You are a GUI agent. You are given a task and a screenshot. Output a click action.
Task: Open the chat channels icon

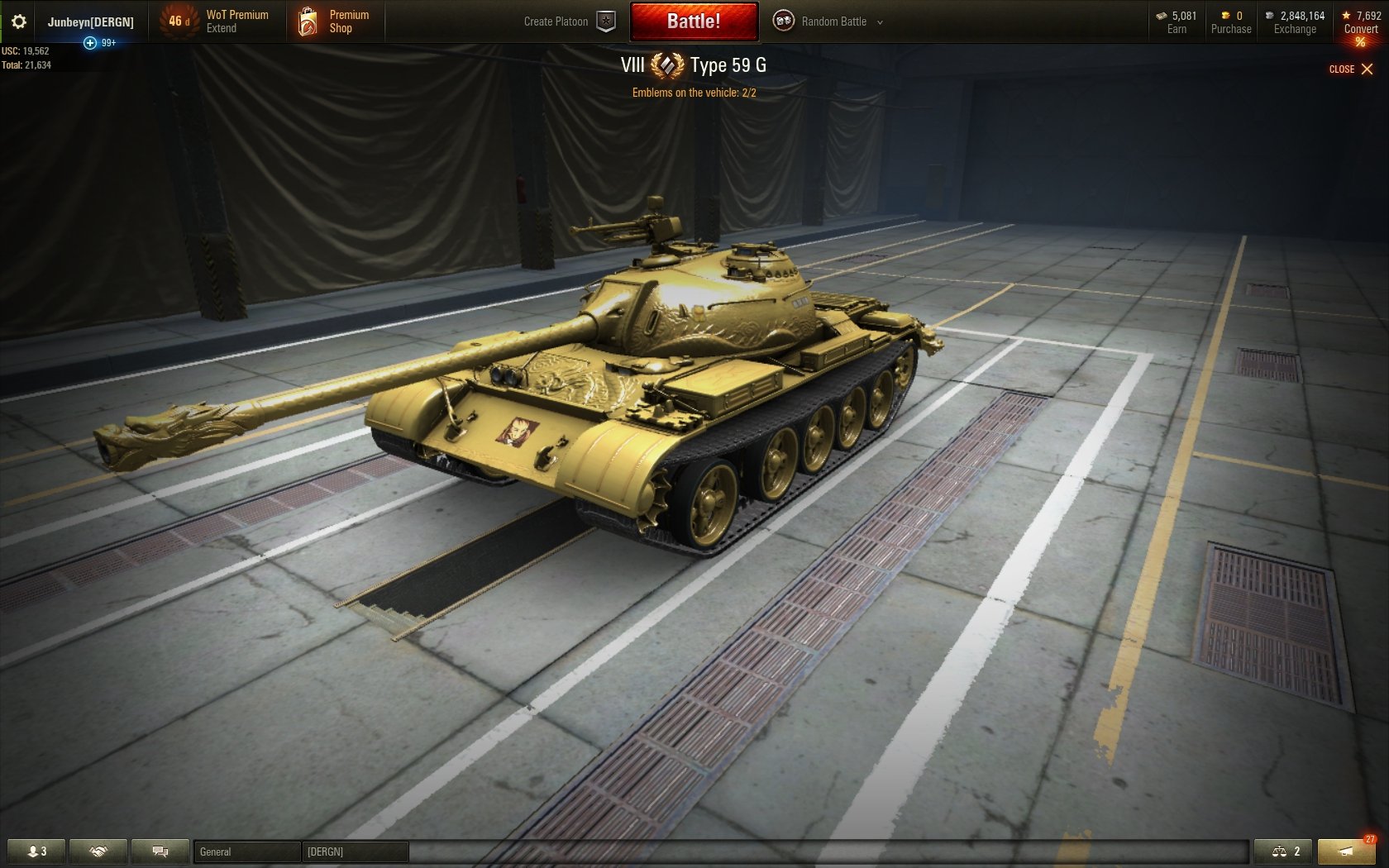(x=160, y=851)
